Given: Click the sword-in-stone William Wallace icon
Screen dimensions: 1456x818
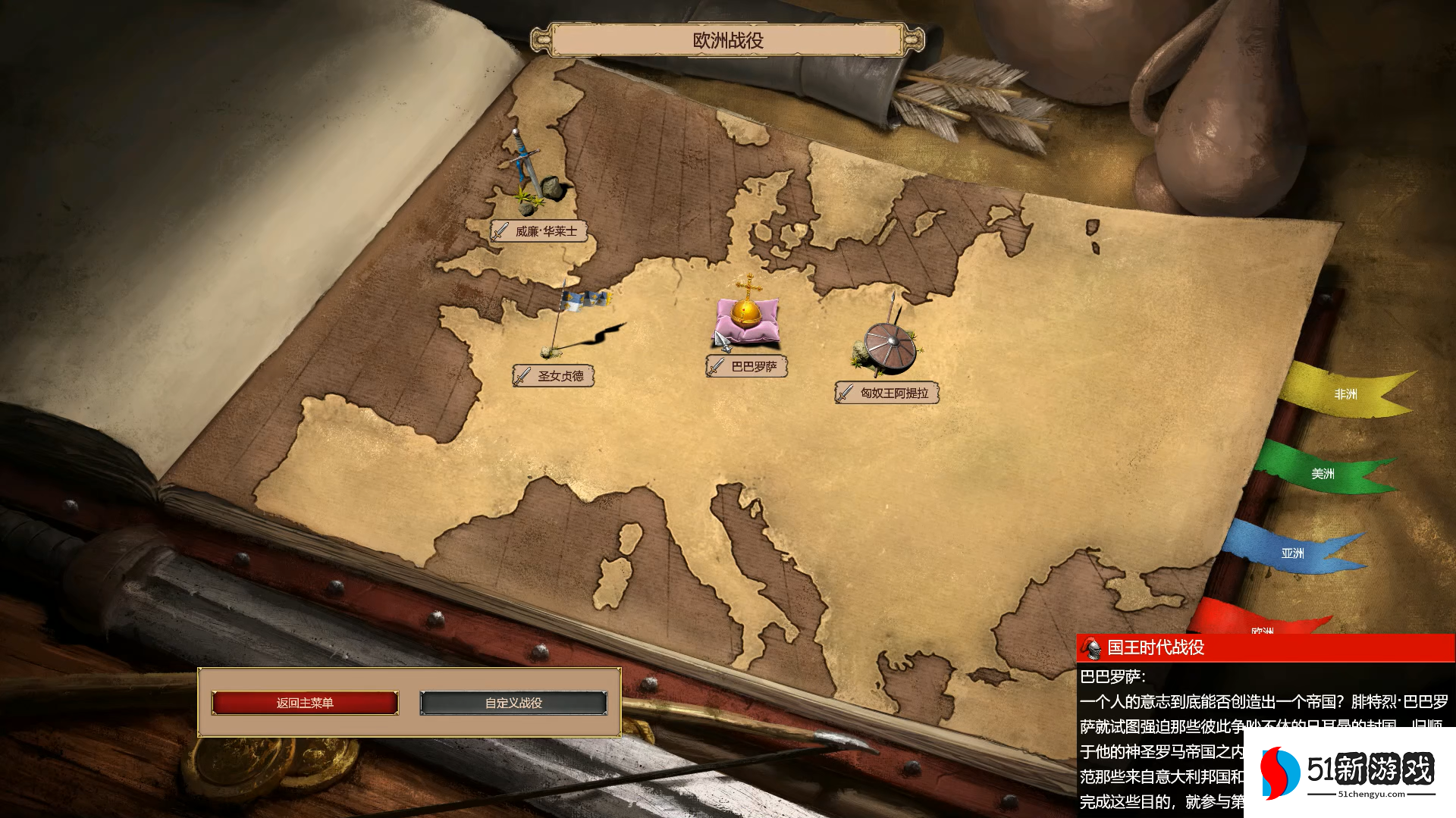Looking at the screenshot, I should 533,174.
